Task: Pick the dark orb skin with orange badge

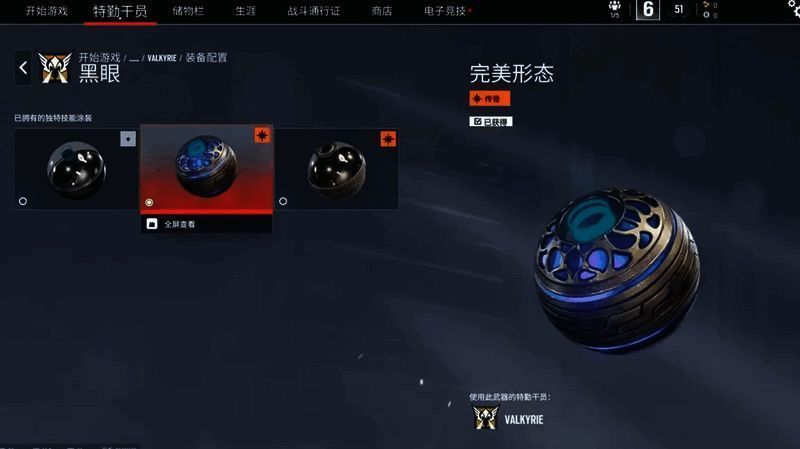Action: coord(336,168)
